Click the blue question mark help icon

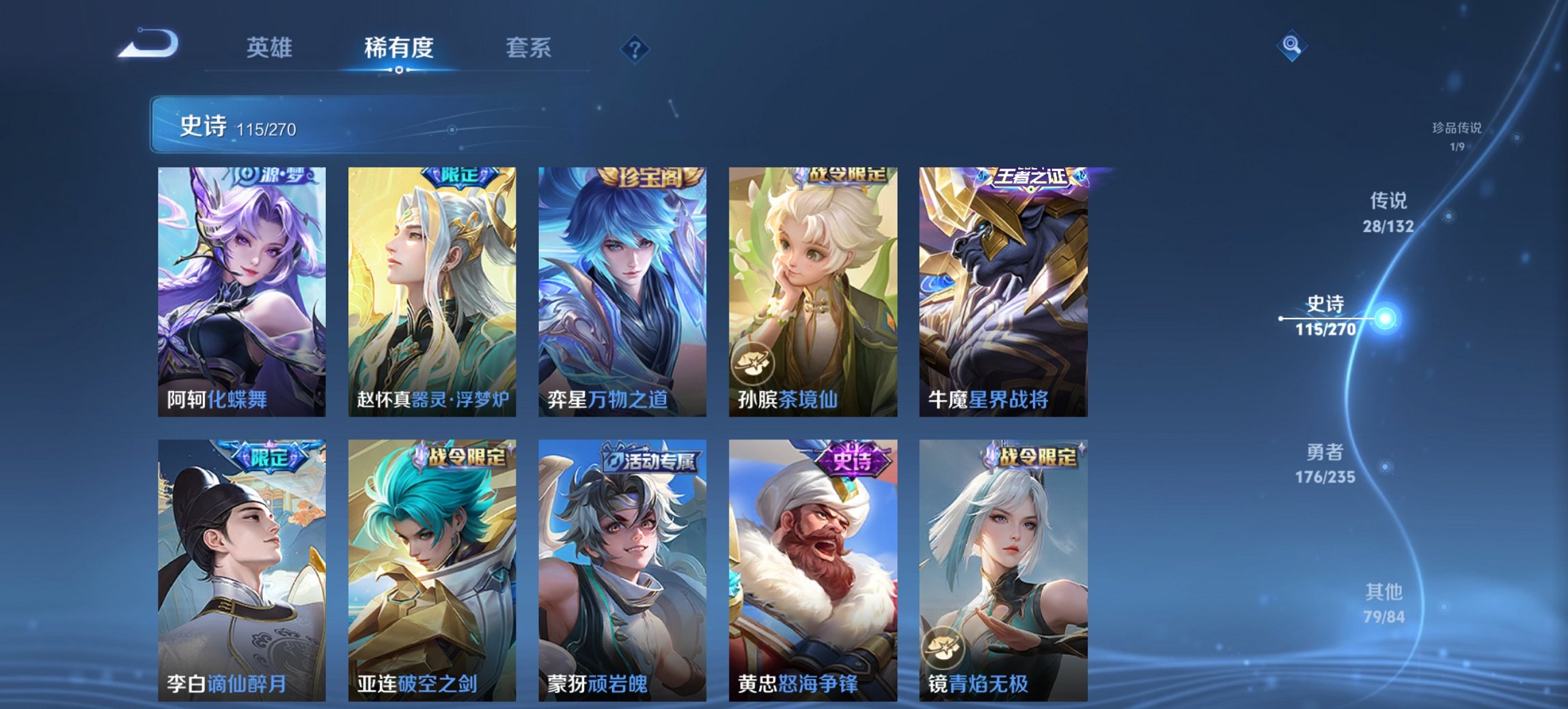tap(634, 49)
